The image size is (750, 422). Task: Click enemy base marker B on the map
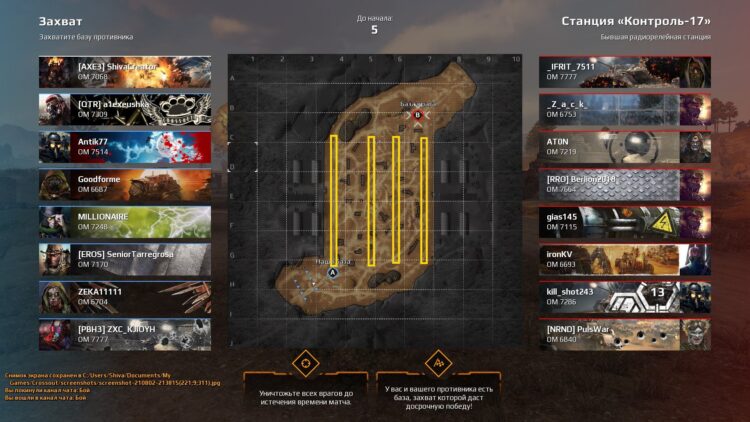click(x=418, y=115)
